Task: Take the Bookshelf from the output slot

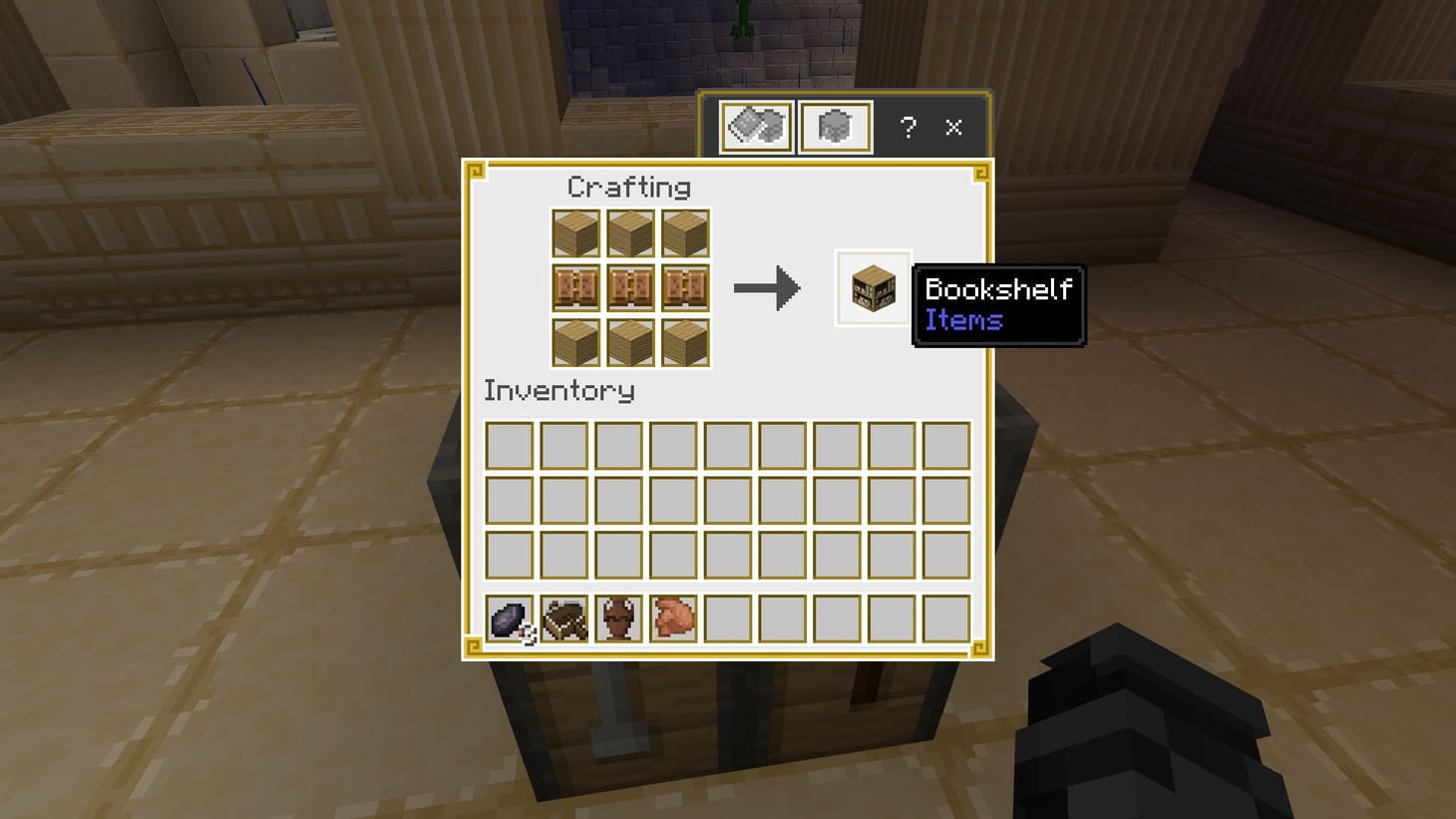Action: point(873,288)
